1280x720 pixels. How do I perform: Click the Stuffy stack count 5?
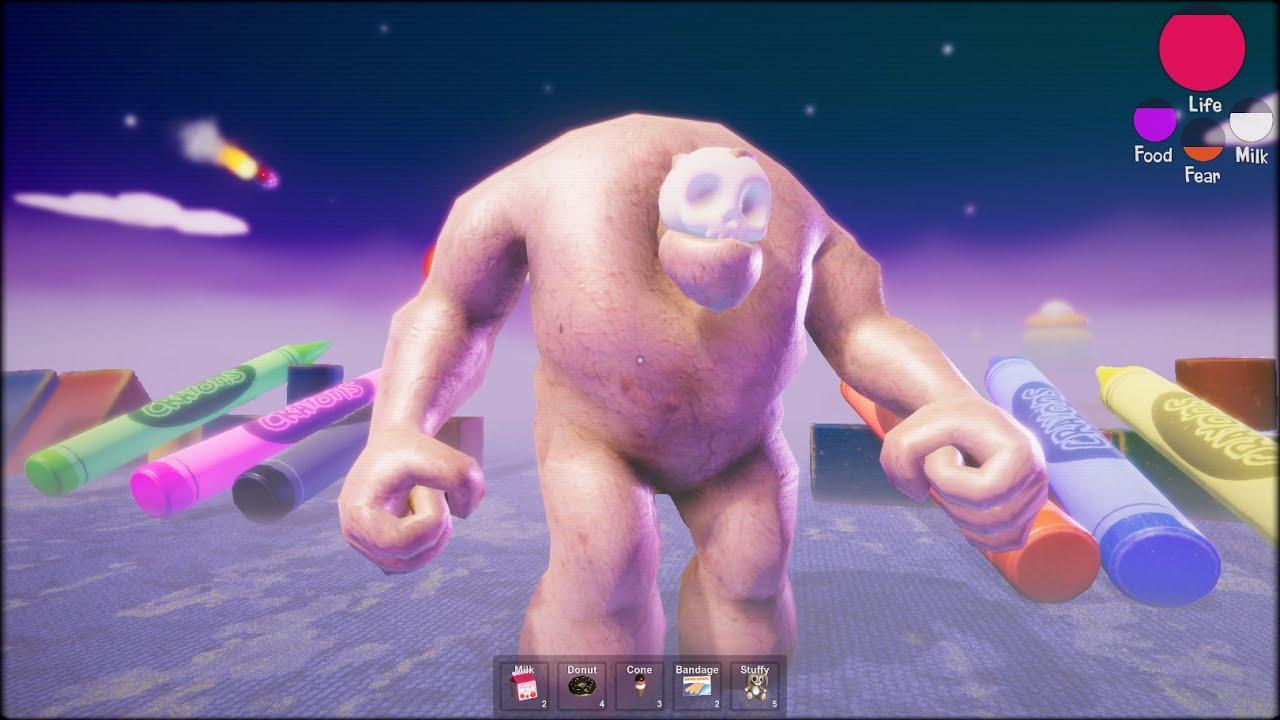[774, 703]
